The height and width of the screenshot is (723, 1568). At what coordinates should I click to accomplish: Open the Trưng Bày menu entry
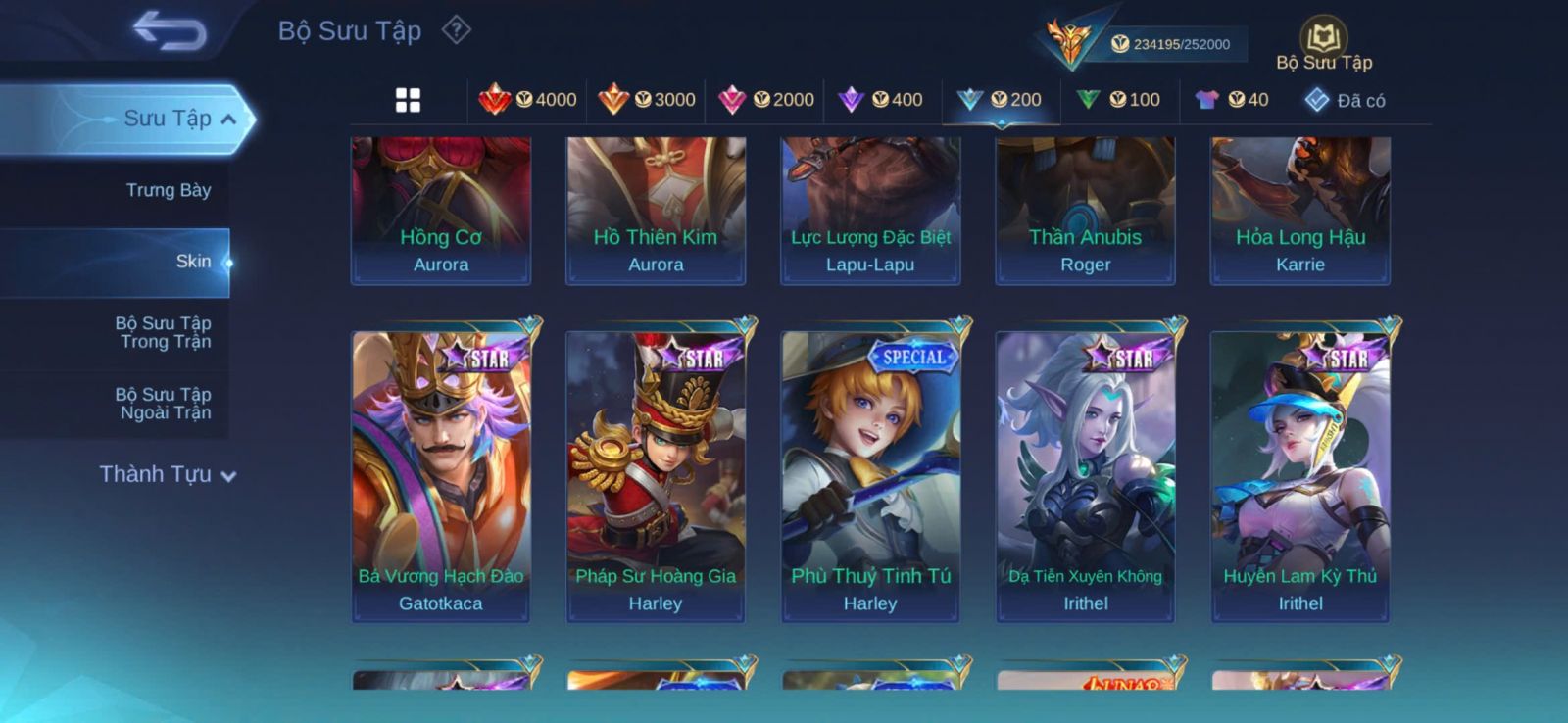pos(168,190)
